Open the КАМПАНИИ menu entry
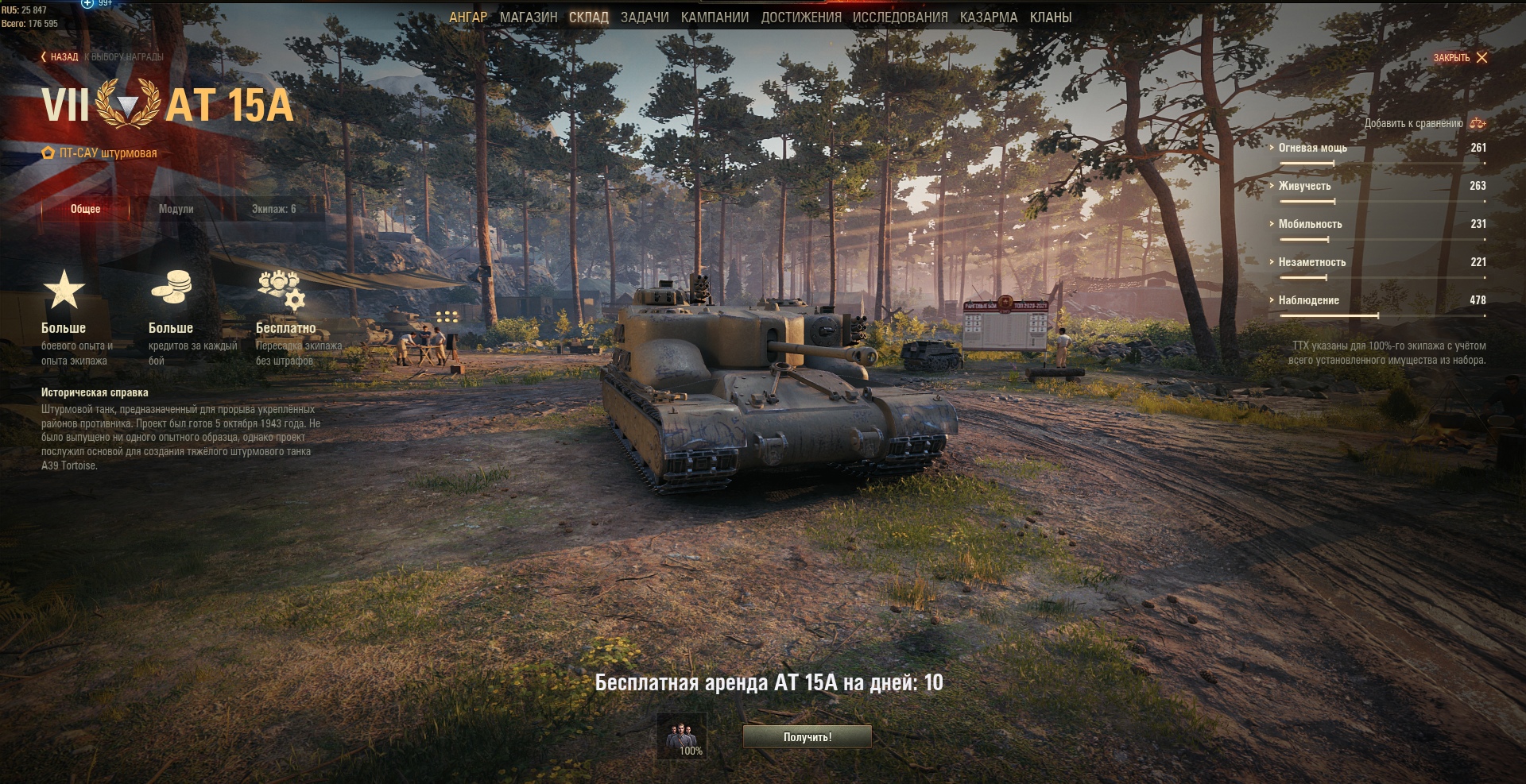The image size is (1526, 784). [715, 17]
